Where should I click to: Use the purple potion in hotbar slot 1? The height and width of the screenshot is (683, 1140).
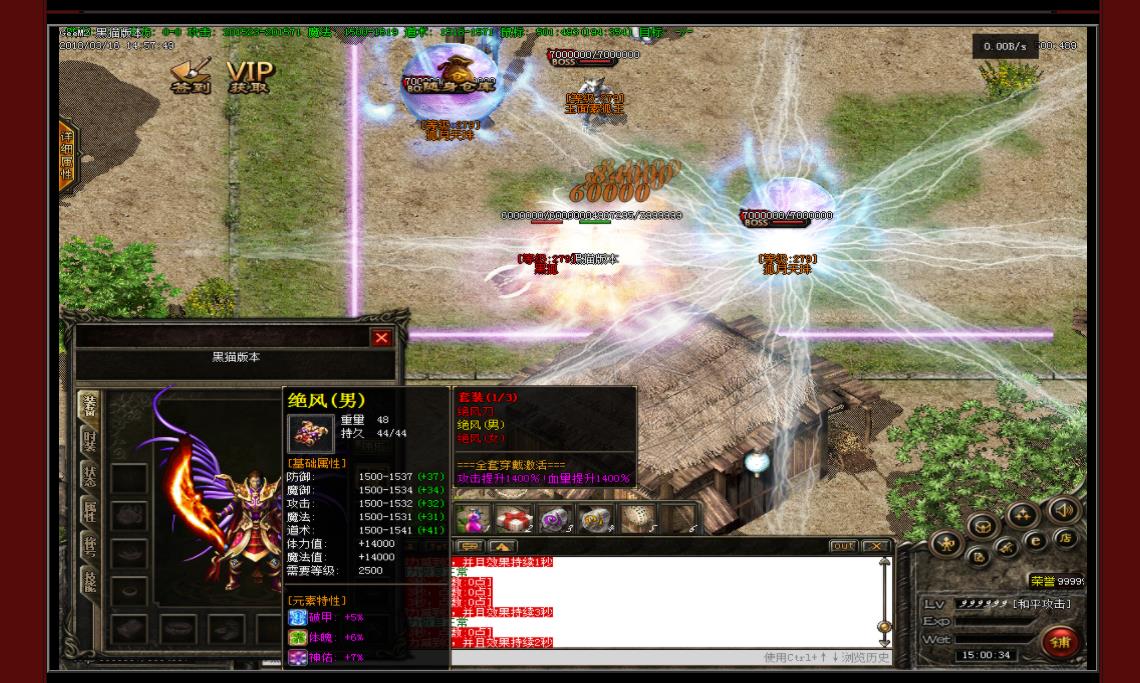[472, 520]
